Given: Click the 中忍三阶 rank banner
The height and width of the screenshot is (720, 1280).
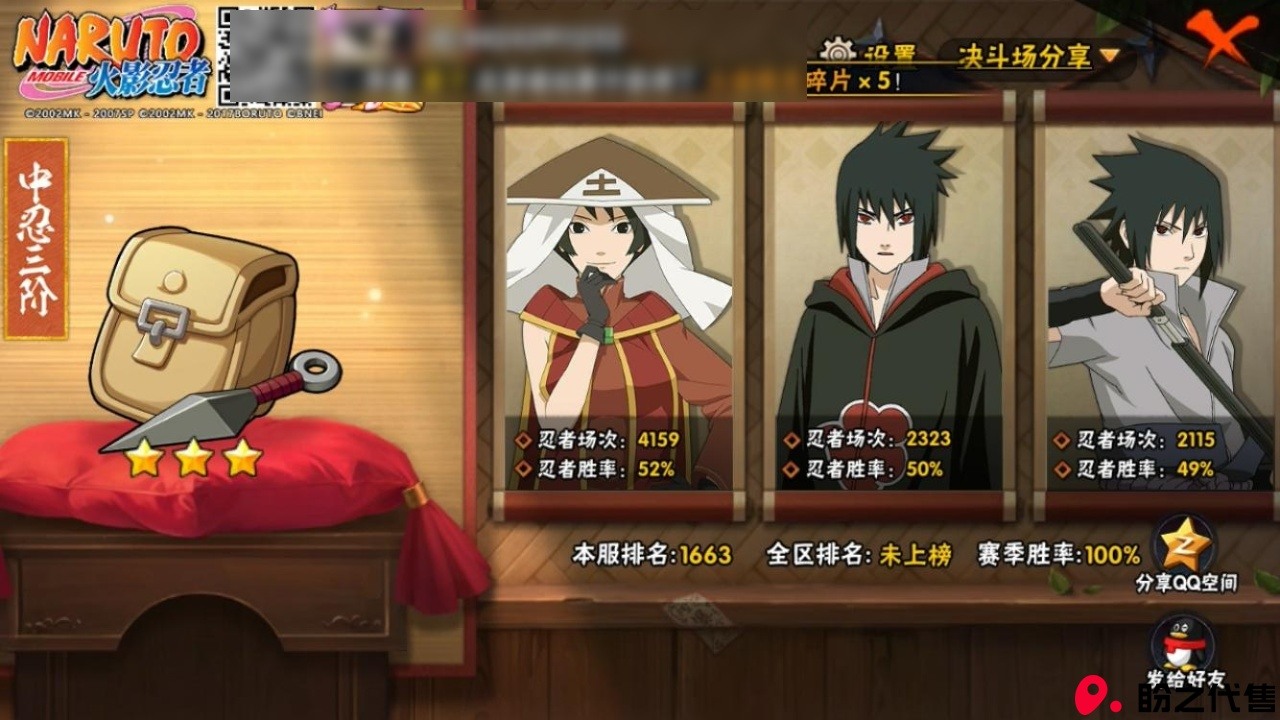Looking at the screenshot, I should click(x=36, y=238).
